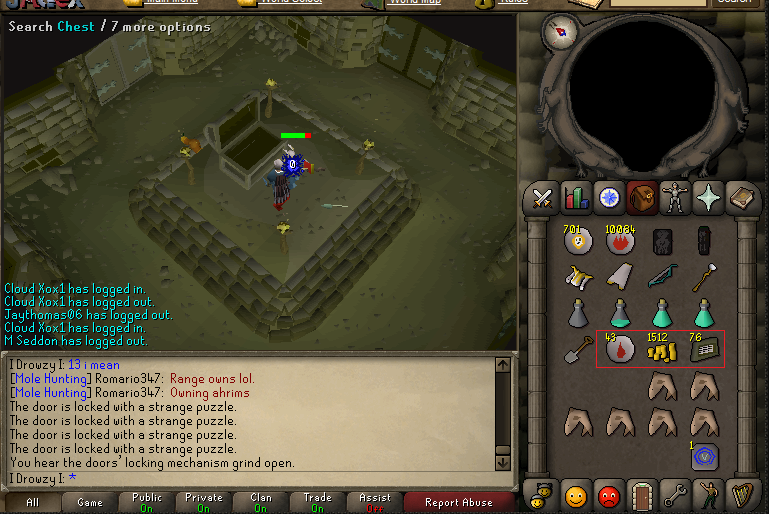Image resolution: width=769 pixels, height=514 pixels.
Task: Show the Prayer tab
Action: pos(708,198)
